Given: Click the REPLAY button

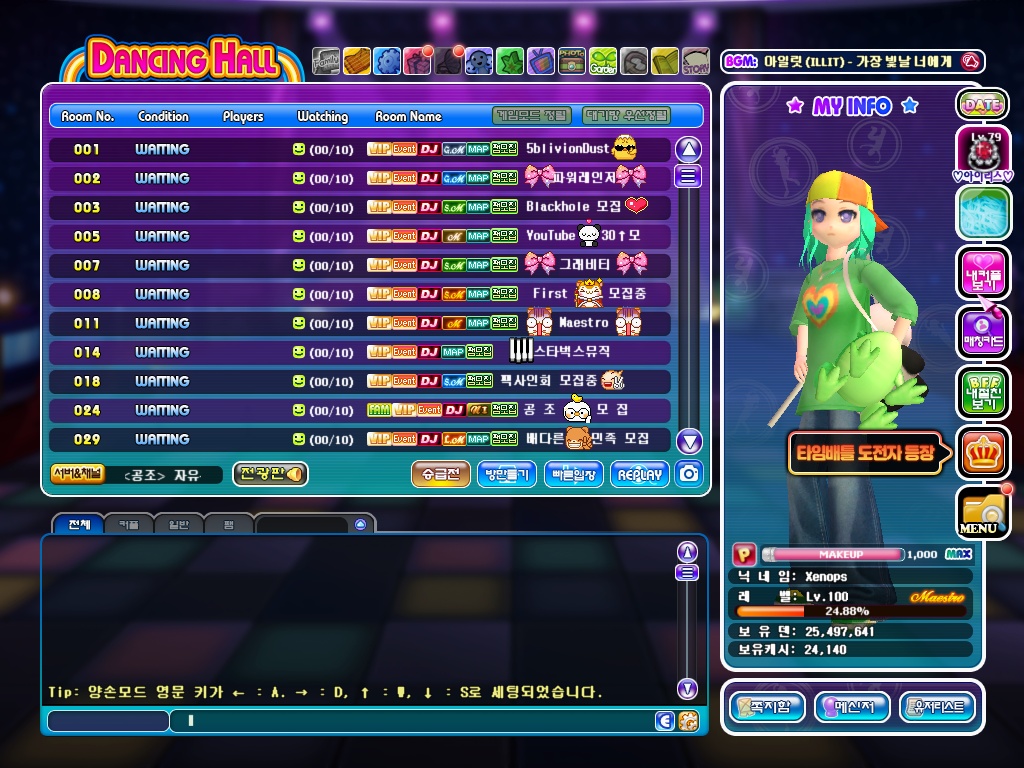Looking at the screenshot, I should pyautogui.click(x=639, y=474).
